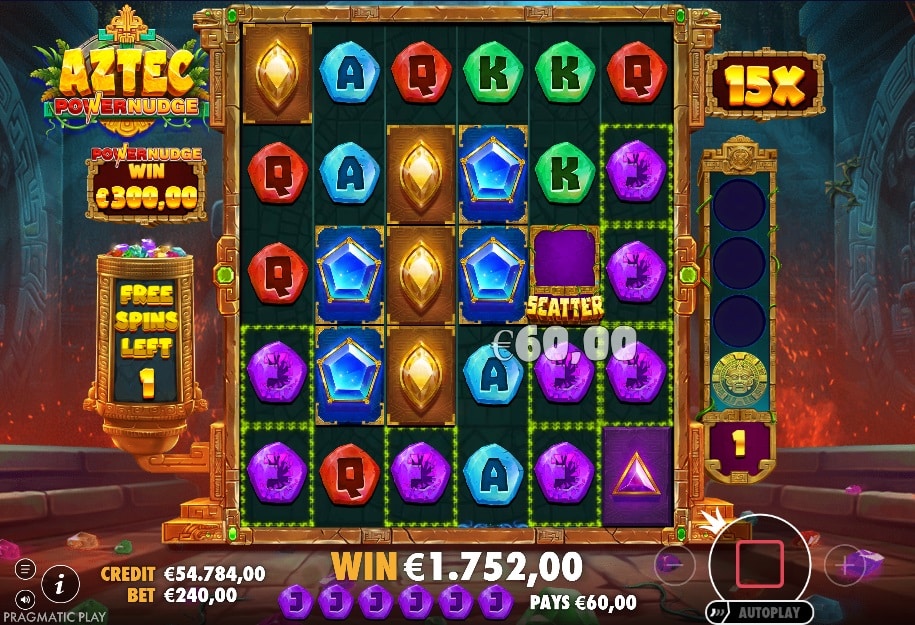Increase the bet with the plus button

pyautogui.click(x=845, y=565)
